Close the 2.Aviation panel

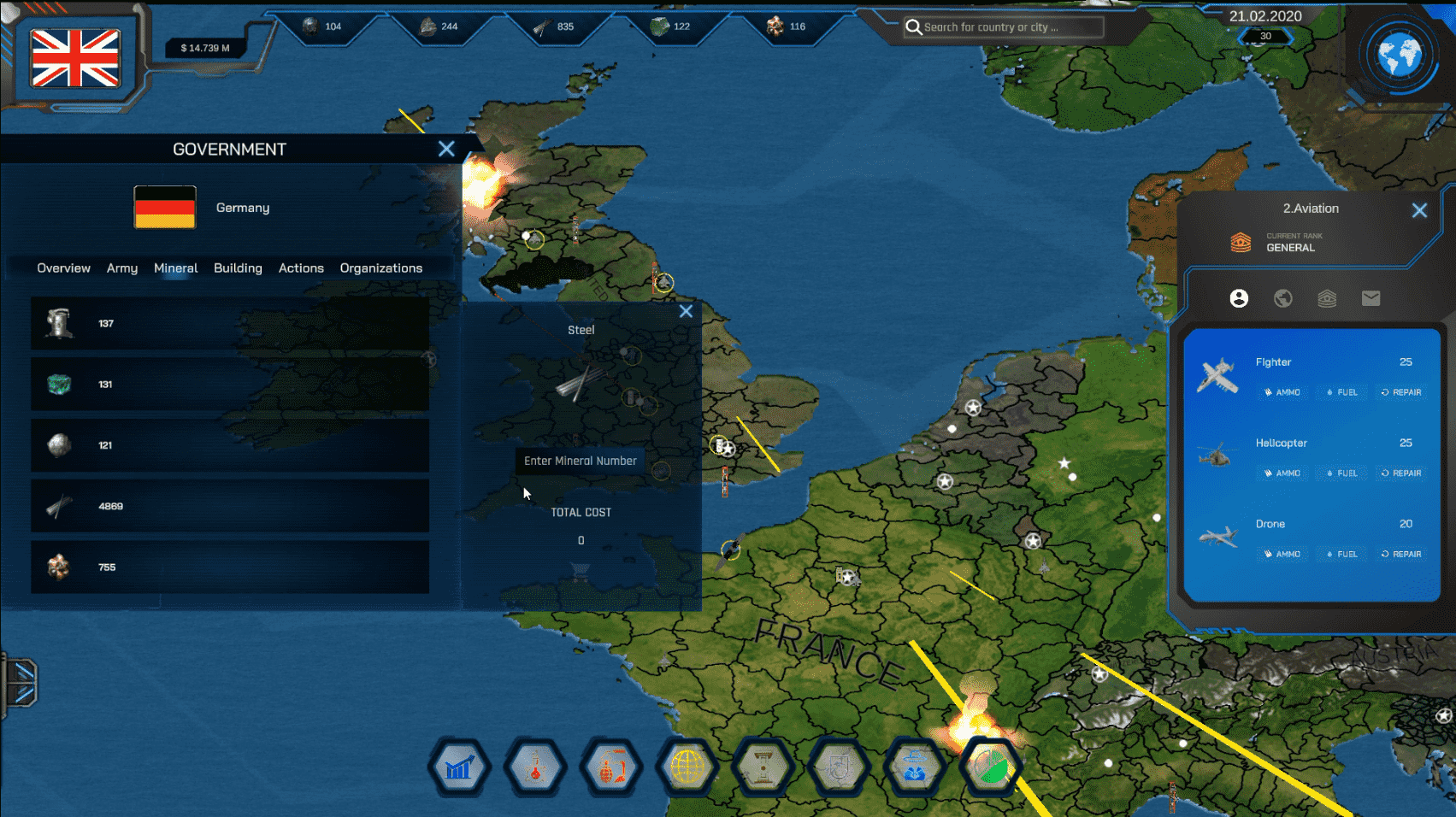click(x=1419, y=210)
